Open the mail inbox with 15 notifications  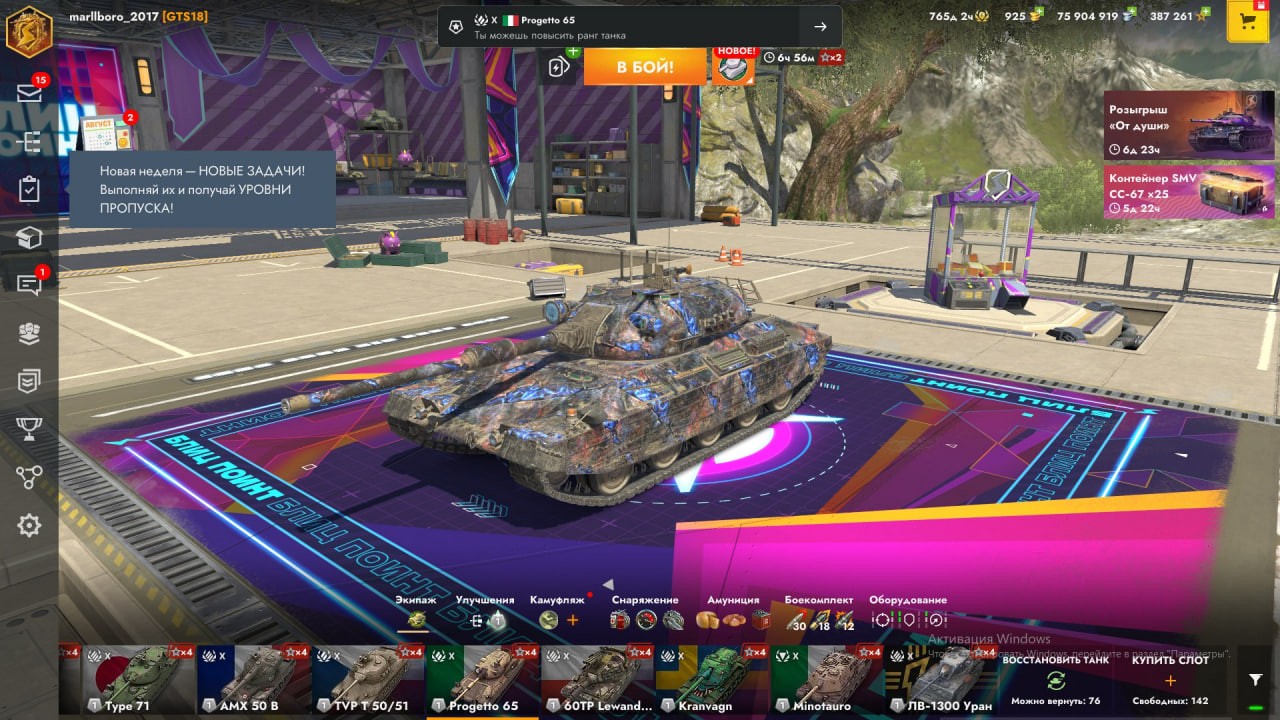click(x=29, y=93)
